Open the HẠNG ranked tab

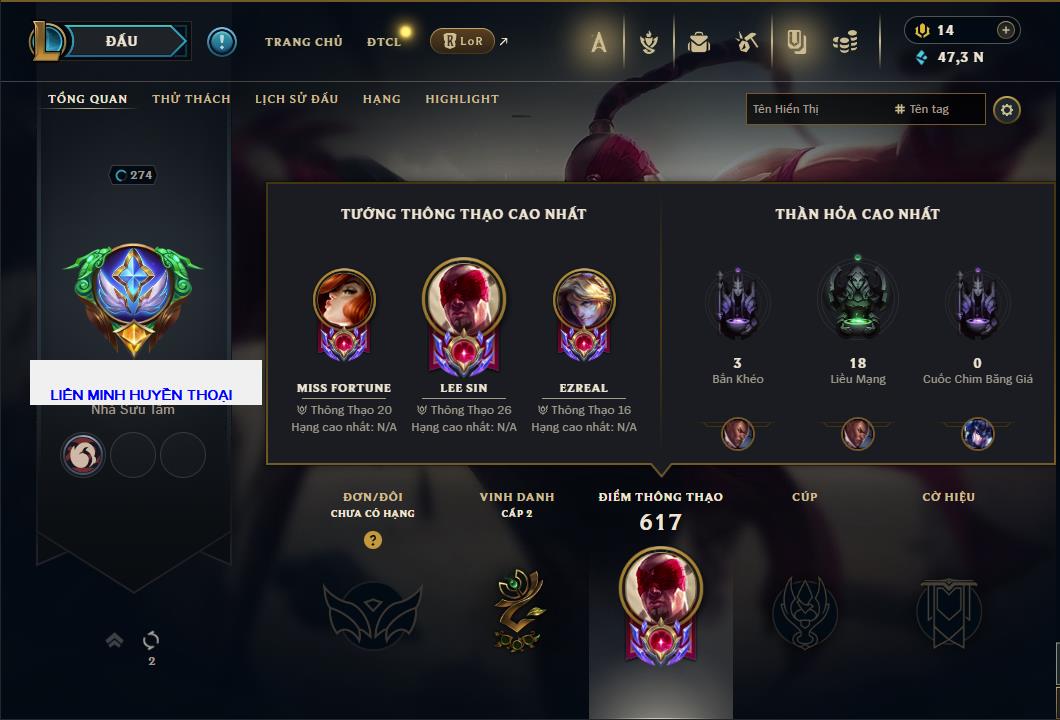(381, 99)
